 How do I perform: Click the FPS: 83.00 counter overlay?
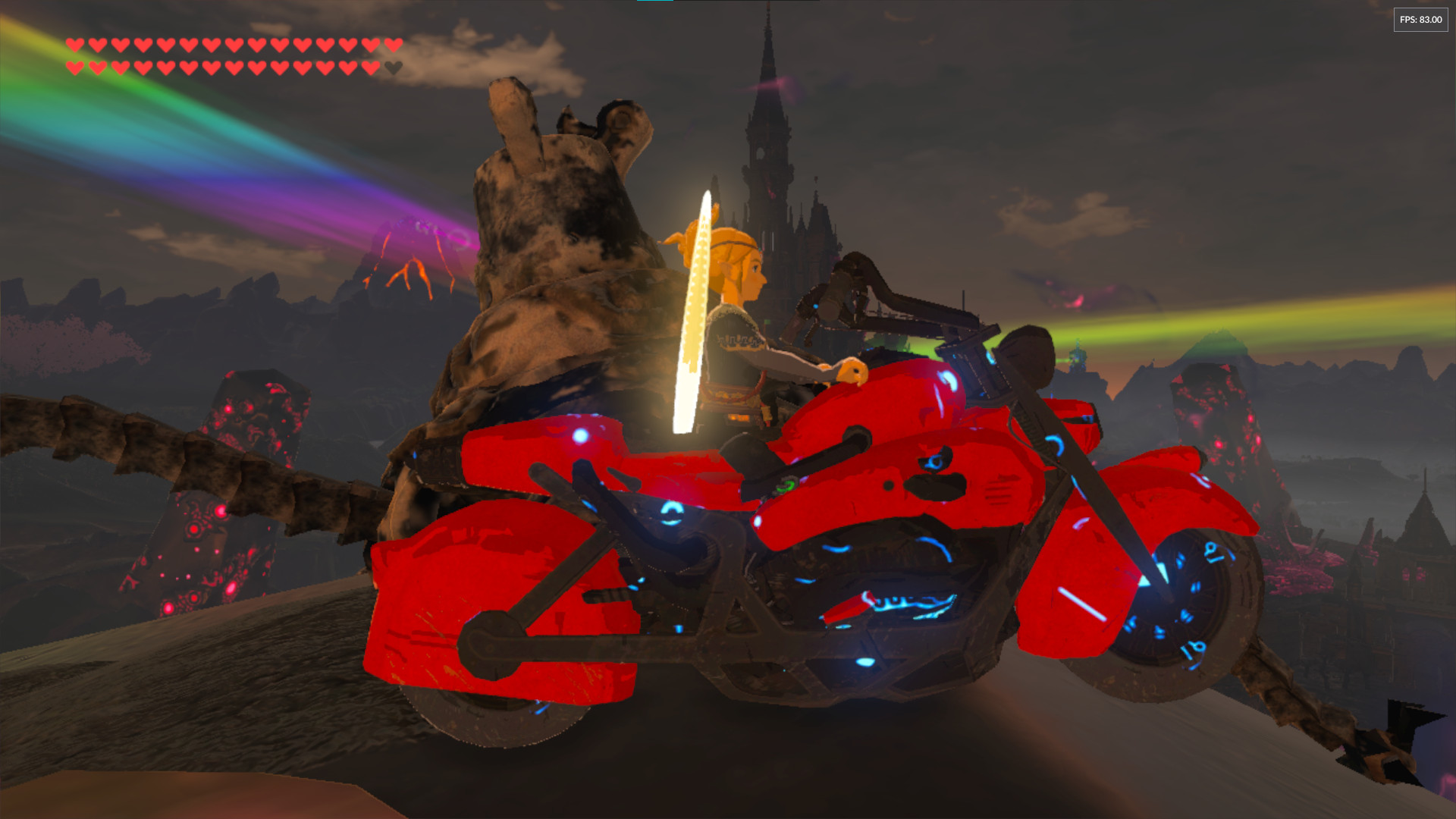[1420, 20]
